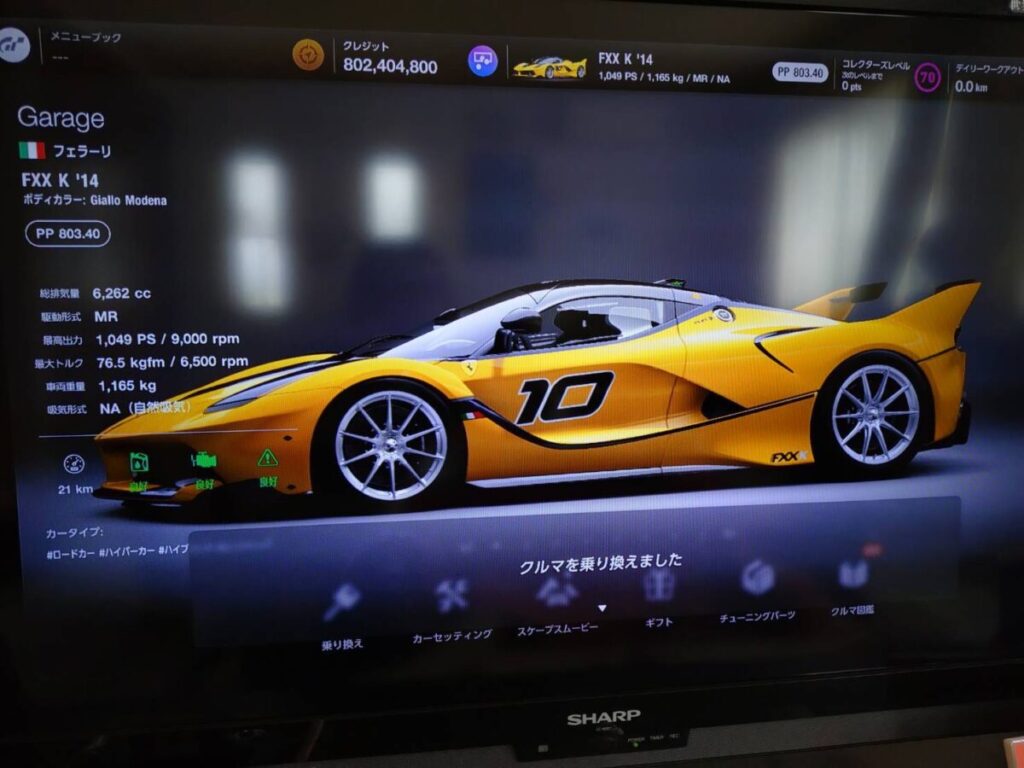
Task: Click the green oil condition icon
Action: [139, 462]
